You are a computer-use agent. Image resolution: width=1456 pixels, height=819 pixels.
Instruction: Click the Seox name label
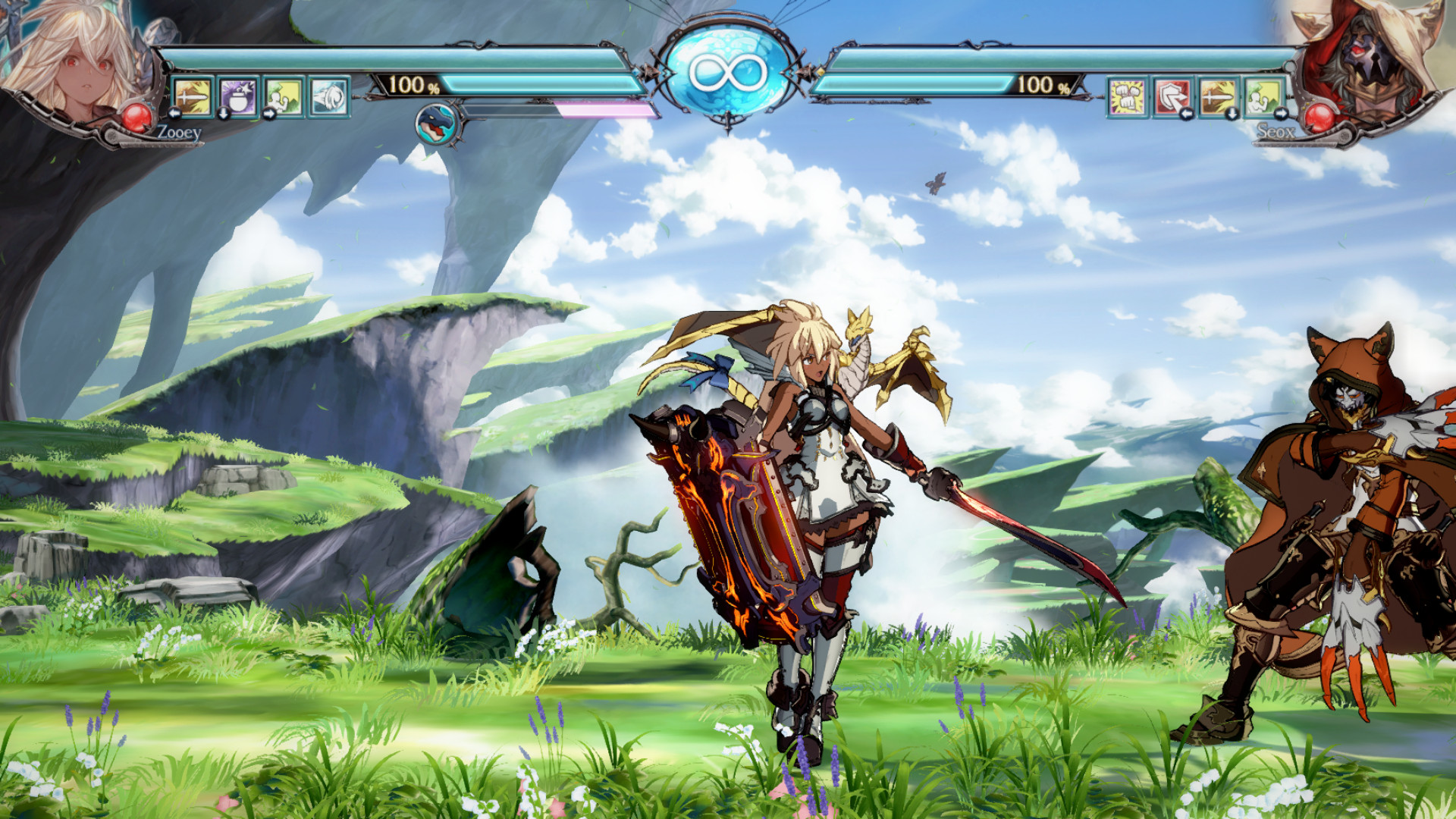tap(1277, 132)
